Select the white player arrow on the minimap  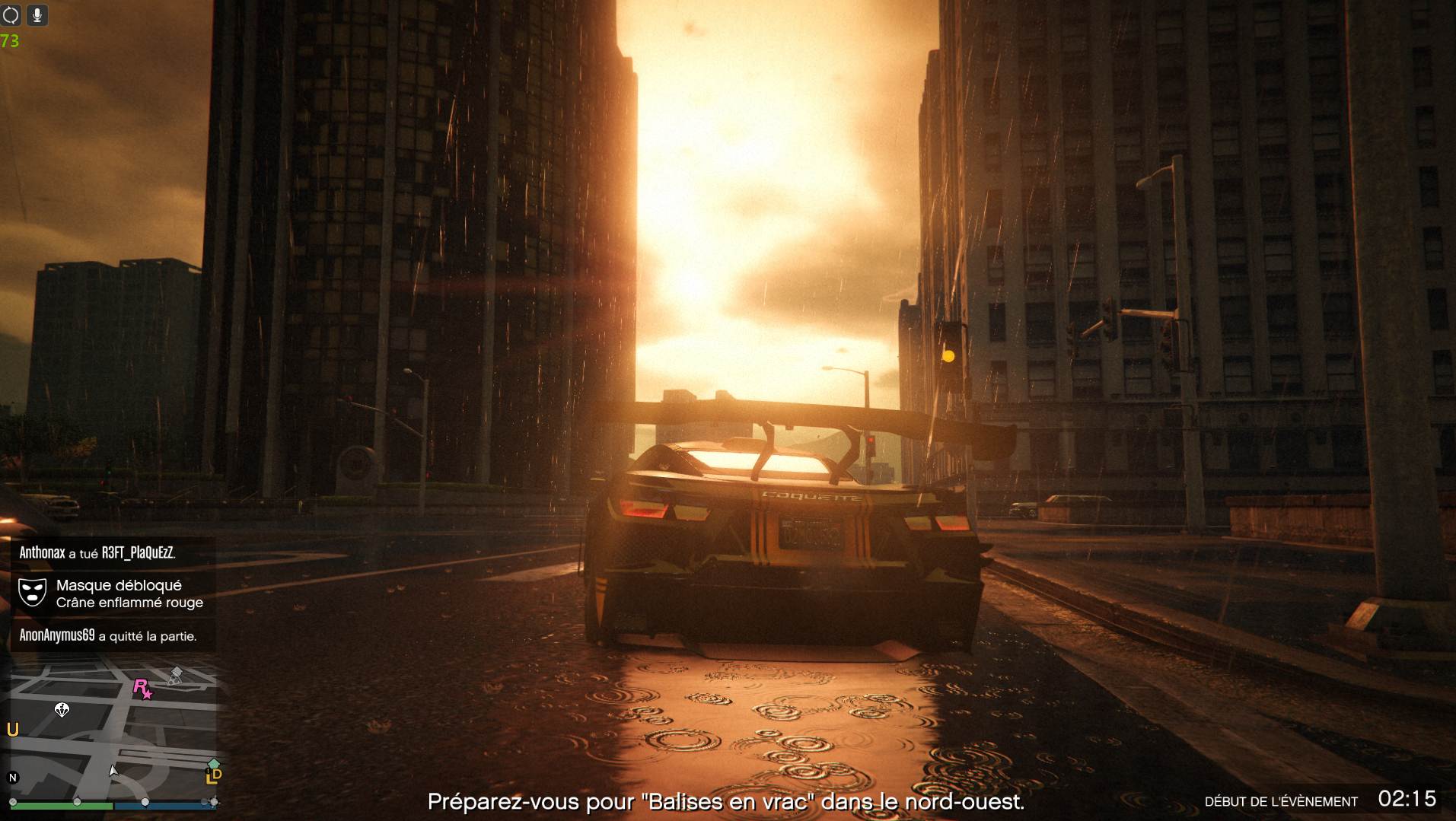click(x=113, y=771)
